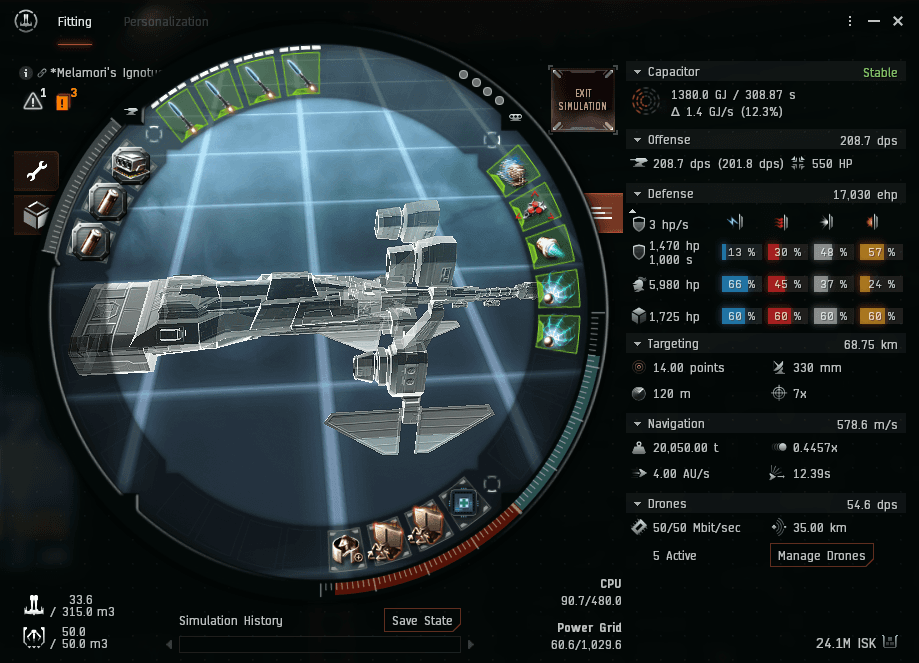Select the Fitting tab

(75, 21)
